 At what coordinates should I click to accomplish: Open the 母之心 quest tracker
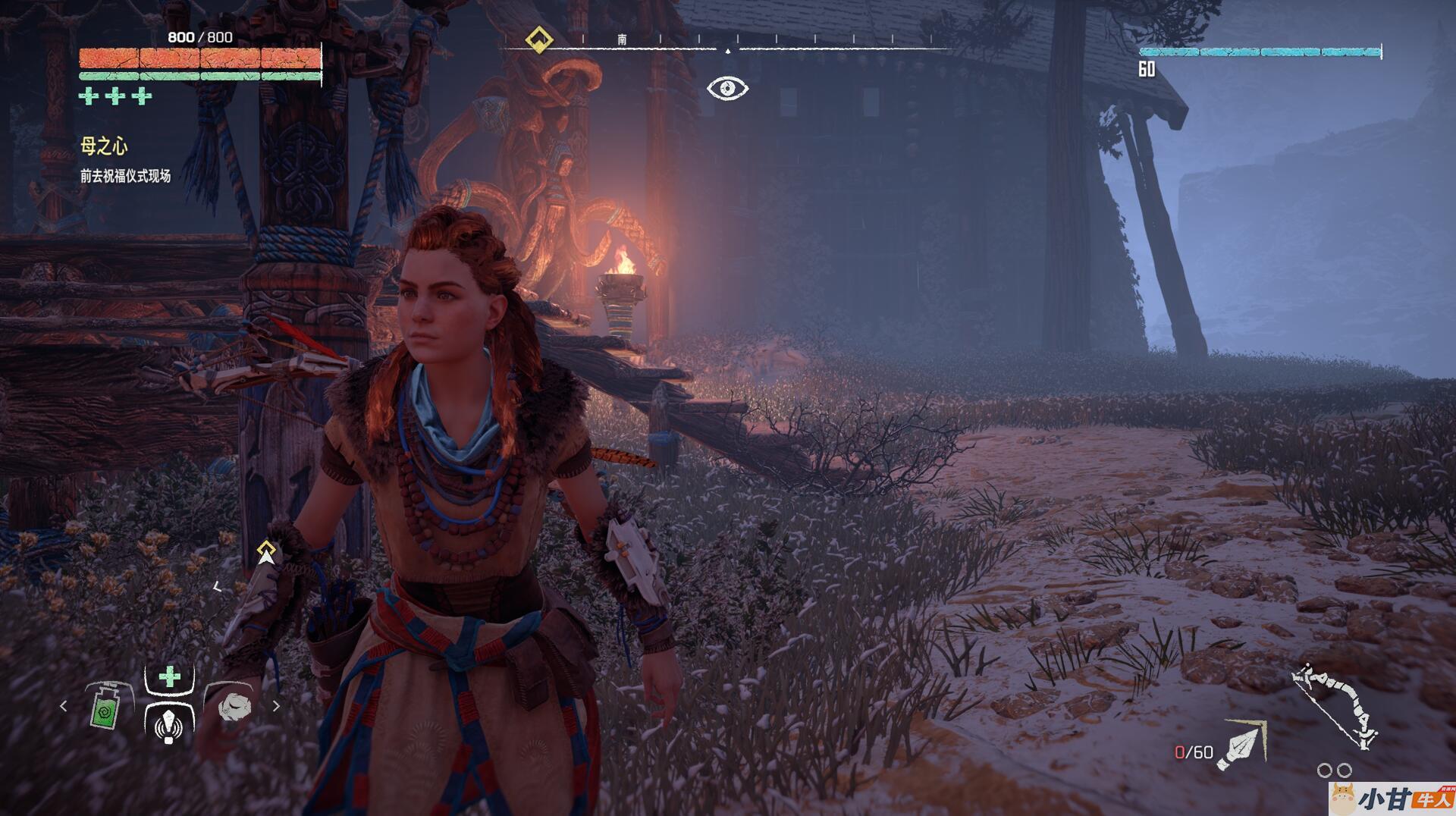click(x=104, y=146)
